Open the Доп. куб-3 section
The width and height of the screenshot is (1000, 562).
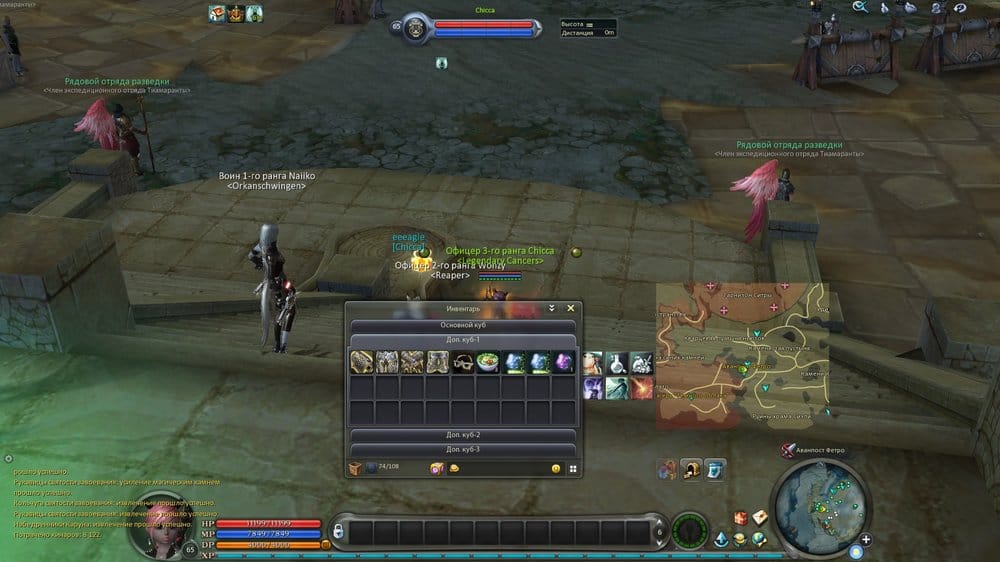461,449
